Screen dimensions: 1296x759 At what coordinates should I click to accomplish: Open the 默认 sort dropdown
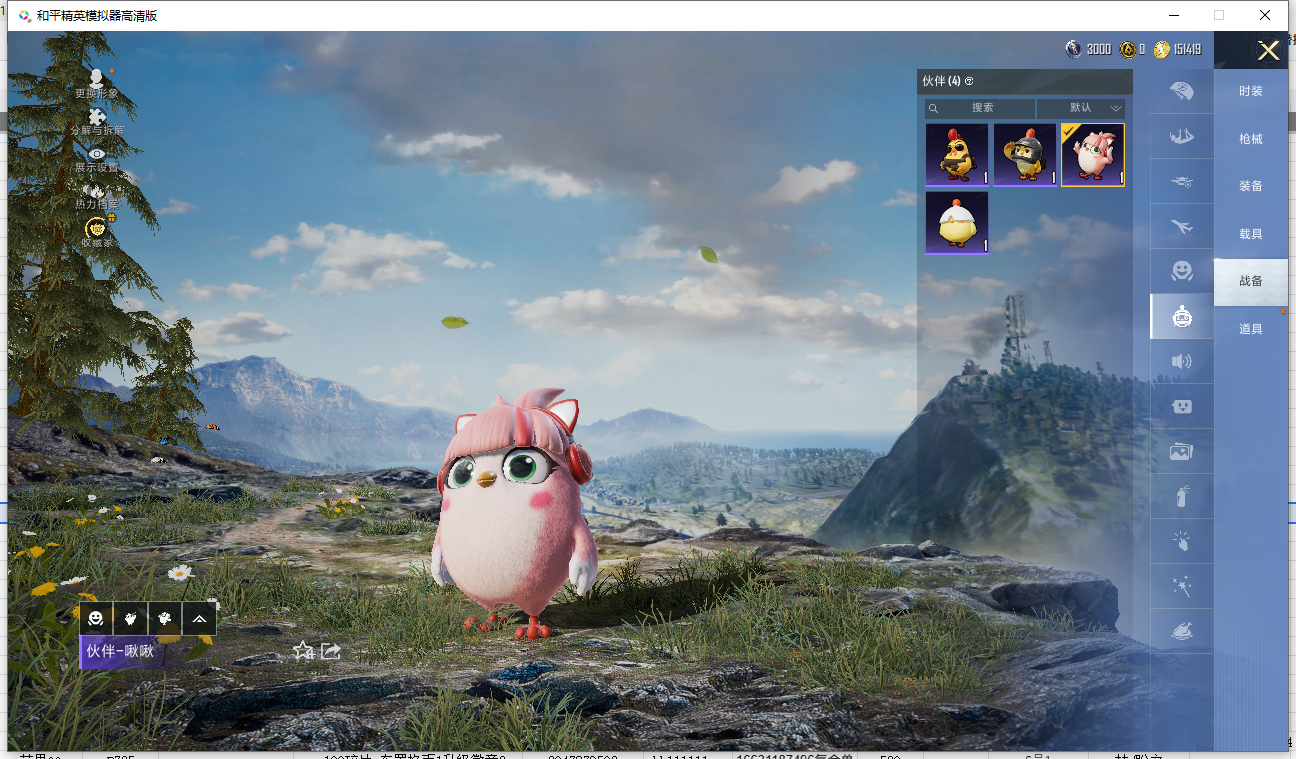pos(1081,108)
